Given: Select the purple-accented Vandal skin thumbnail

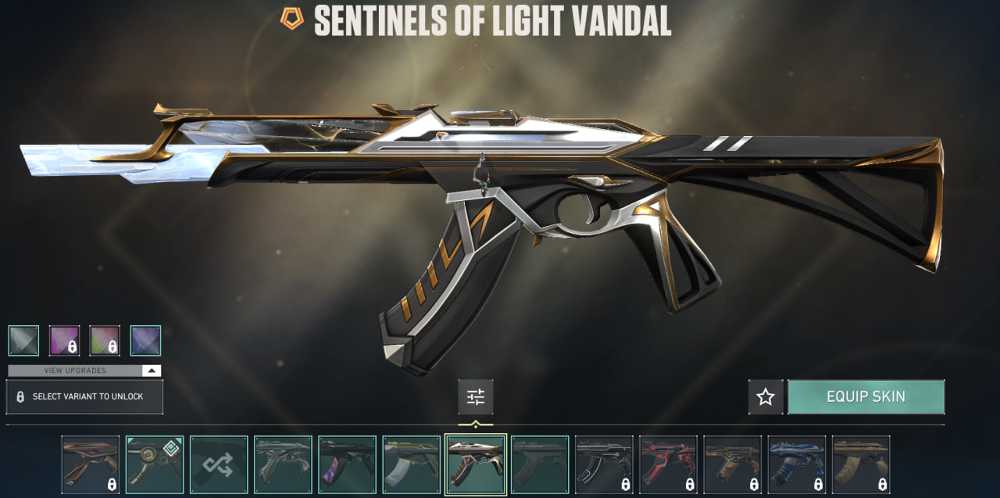Looking at the screenshot, I should point(347,465).
